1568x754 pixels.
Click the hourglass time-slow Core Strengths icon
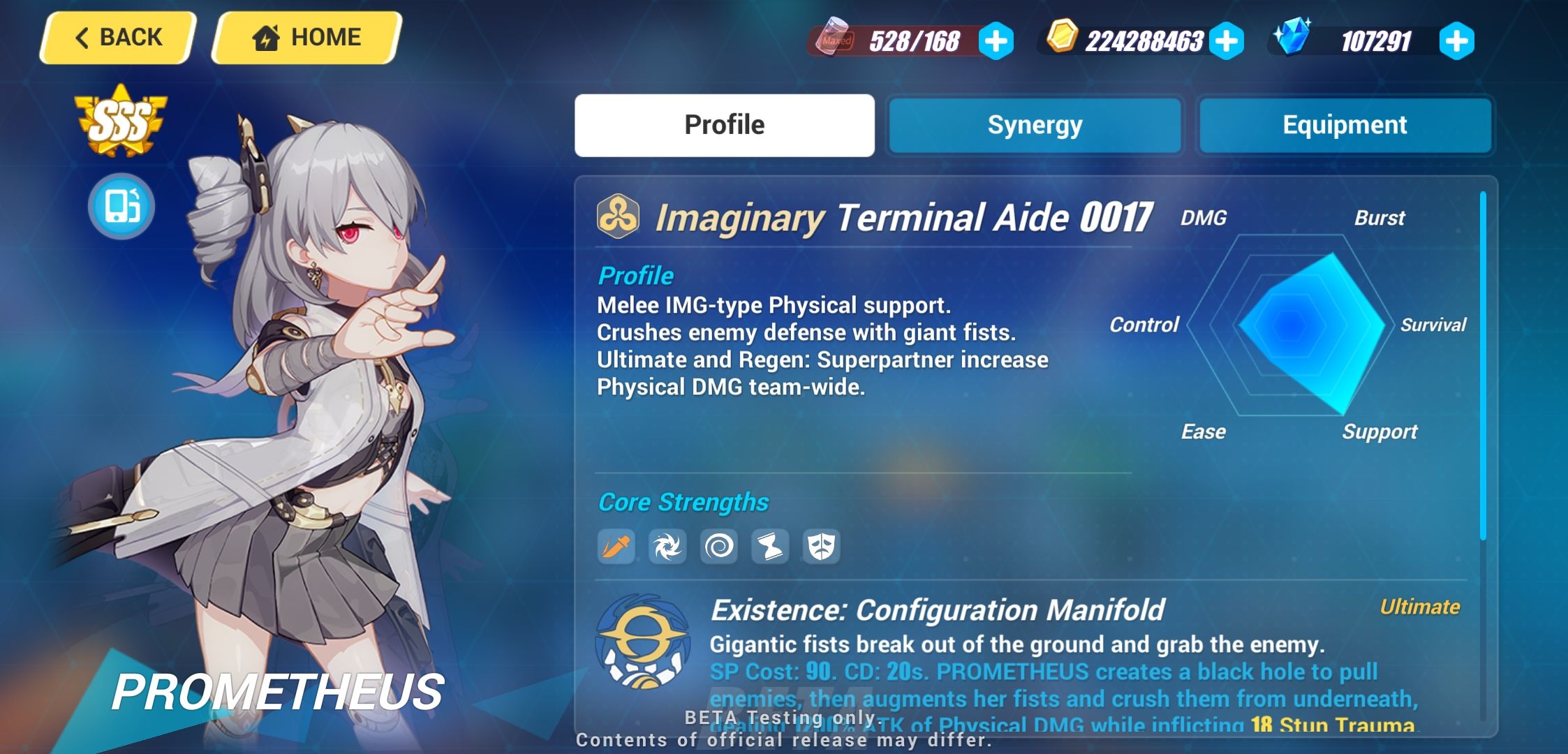point(770,547)
